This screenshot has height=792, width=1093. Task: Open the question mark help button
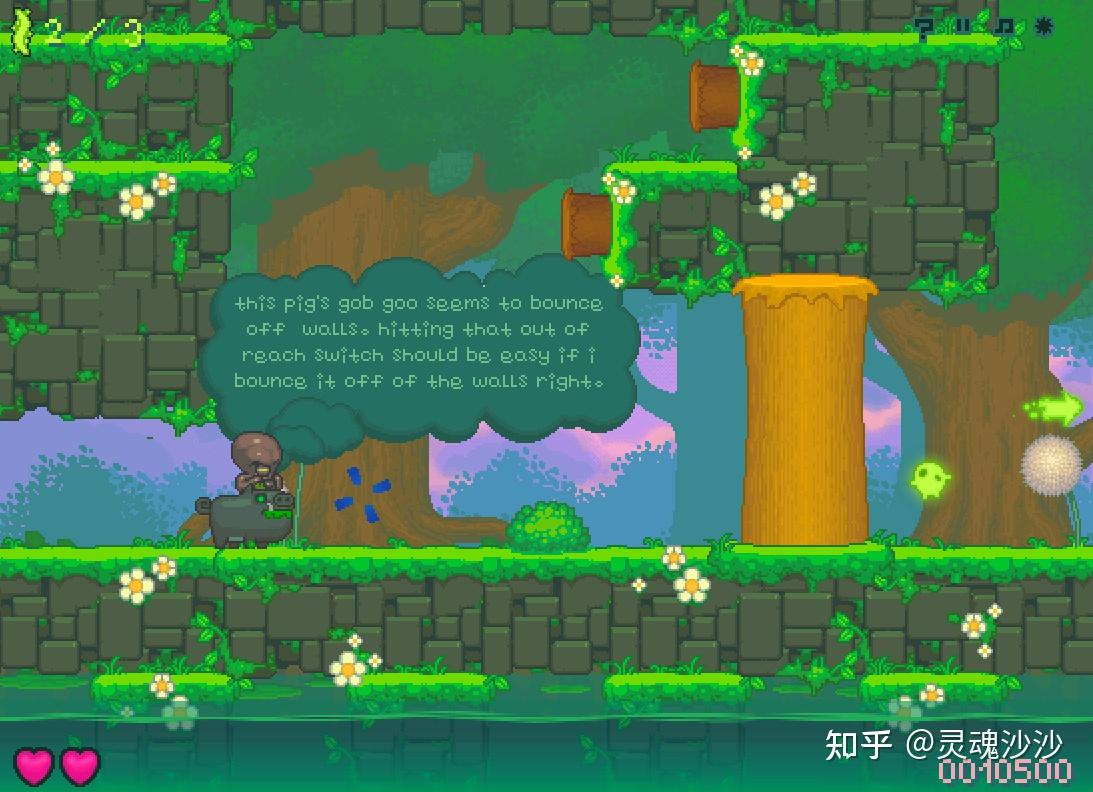[925, 28]
